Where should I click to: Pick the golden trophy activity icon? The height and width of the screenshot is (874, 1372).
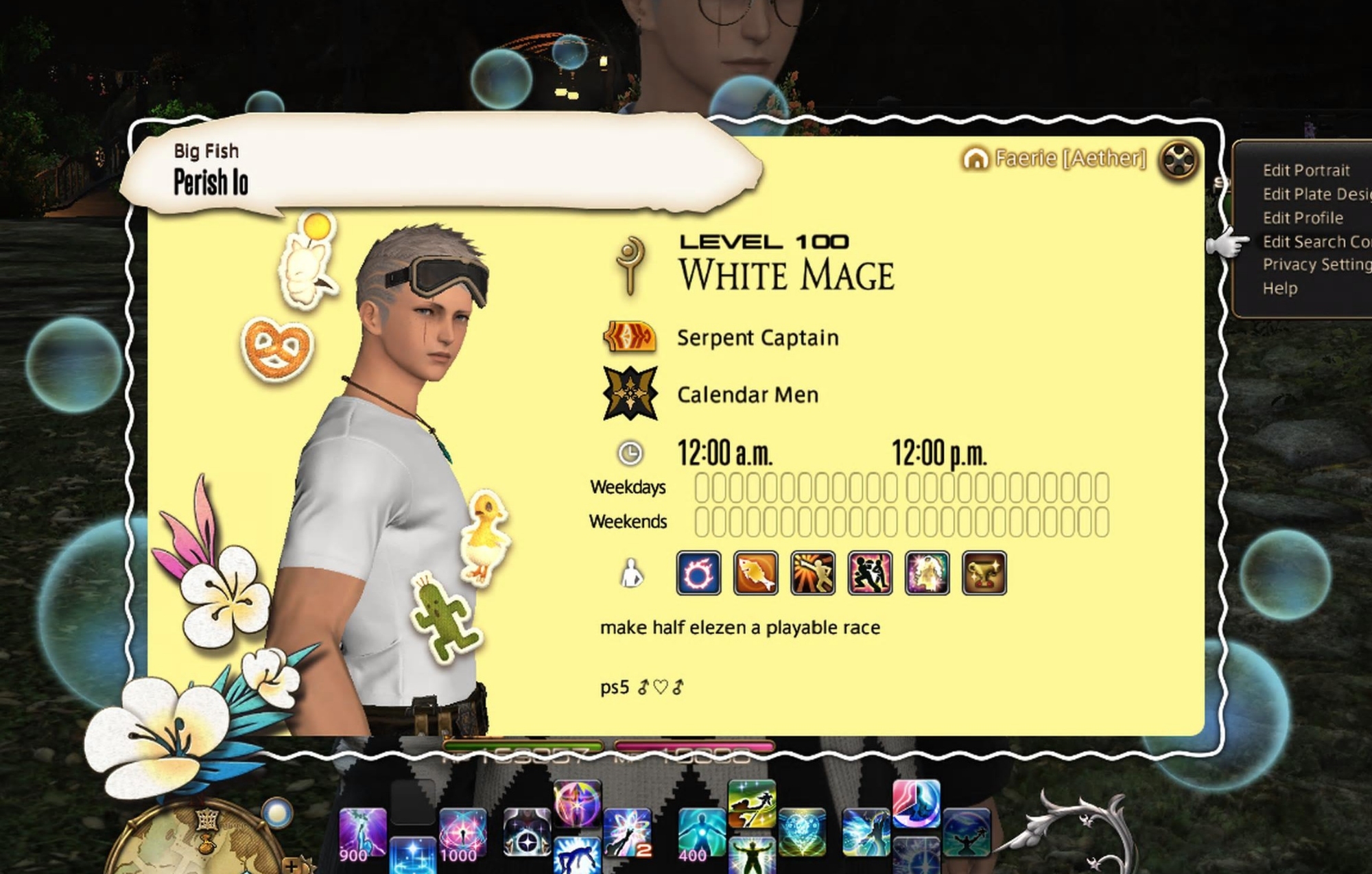point(984,573)
